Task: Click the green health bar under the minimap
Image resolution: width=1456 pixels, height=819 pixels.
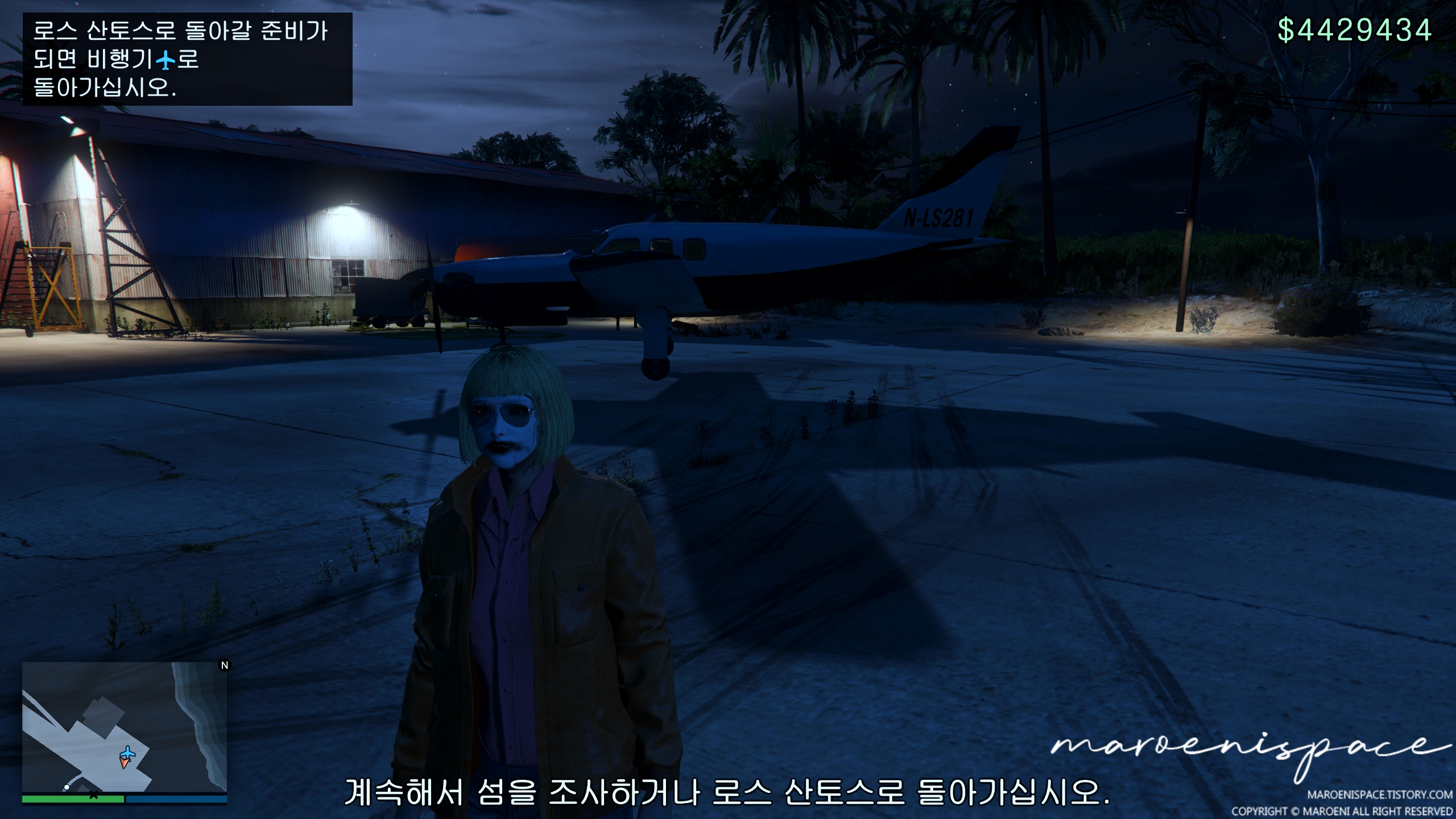Action: pos(74,799)
